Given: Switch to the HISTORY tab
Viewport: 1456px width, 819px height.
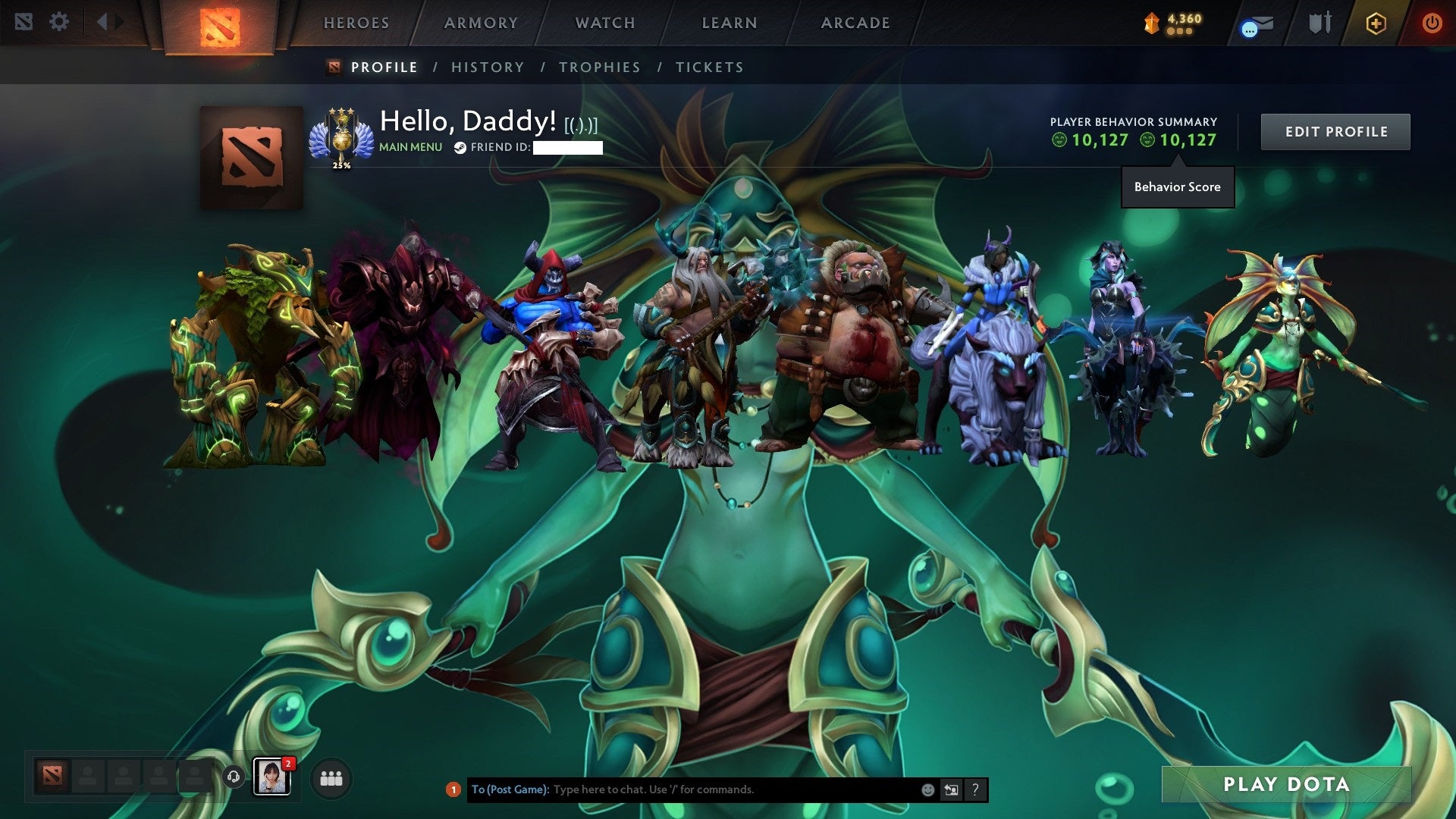Looking at the screenshot, I should click(487, 67).
